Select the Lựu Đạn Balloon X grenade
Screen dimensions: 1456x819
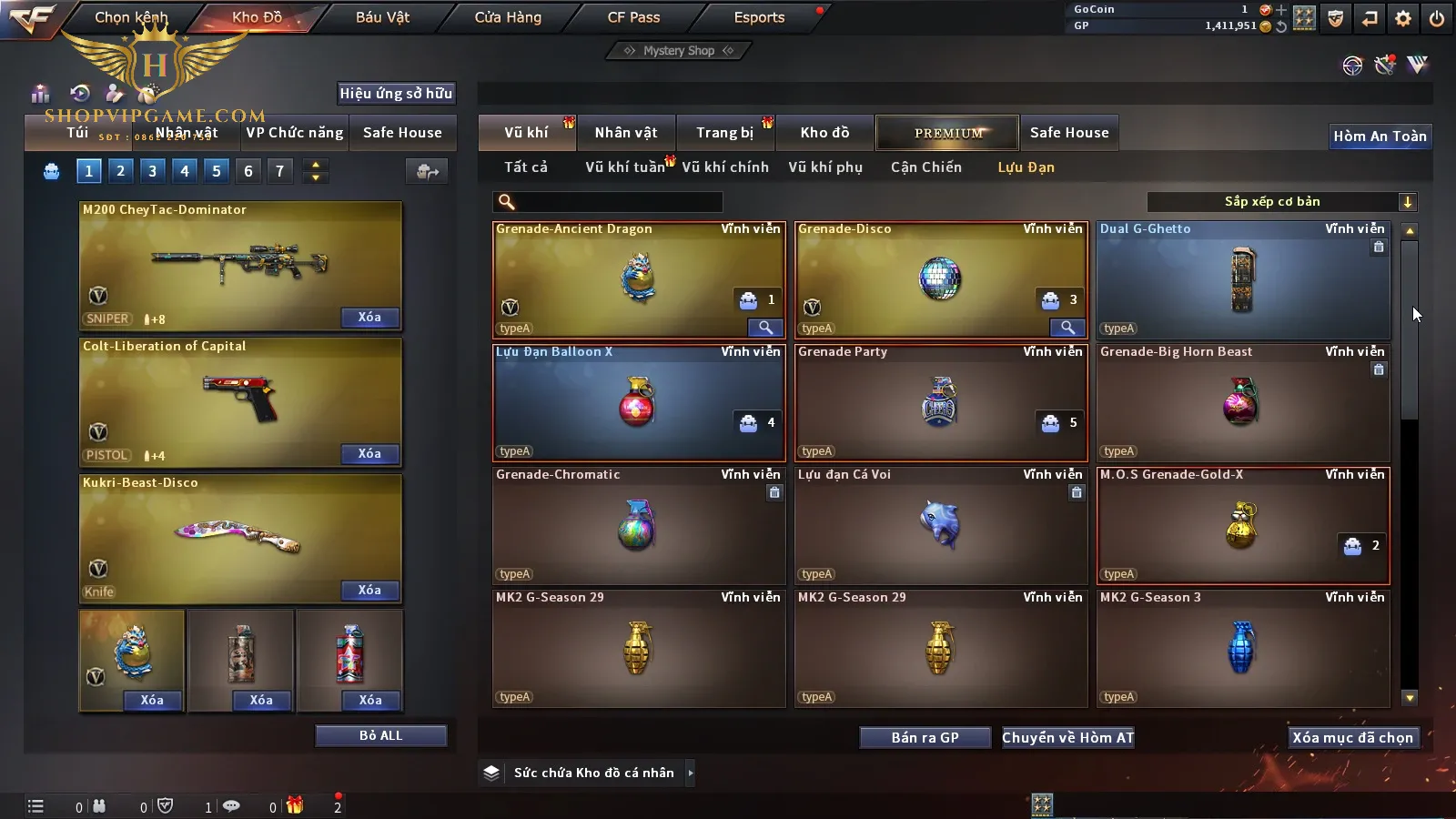[637, 403]
